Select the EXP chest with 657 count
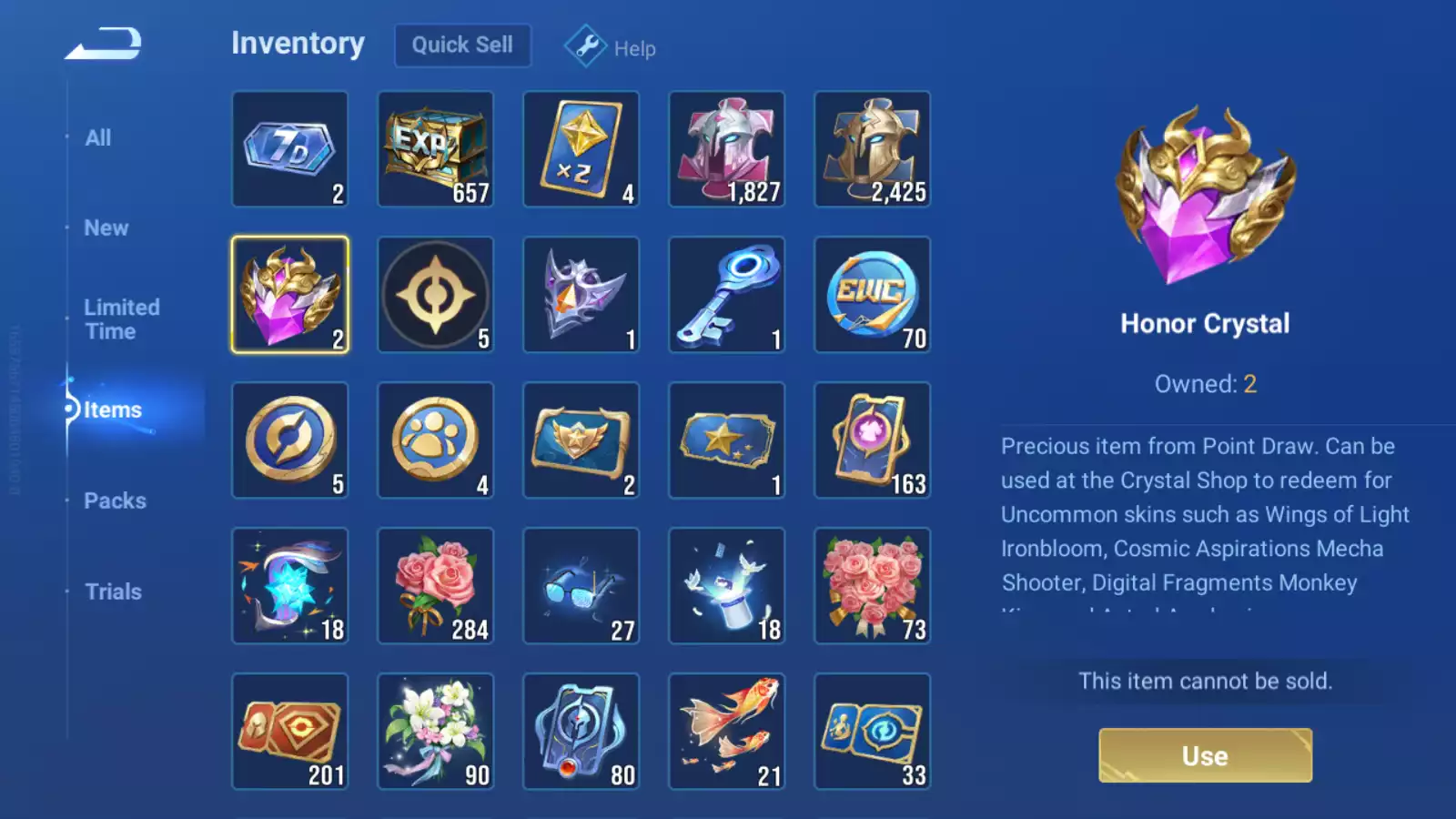1456x819 pixels. [x=436, y=149]
